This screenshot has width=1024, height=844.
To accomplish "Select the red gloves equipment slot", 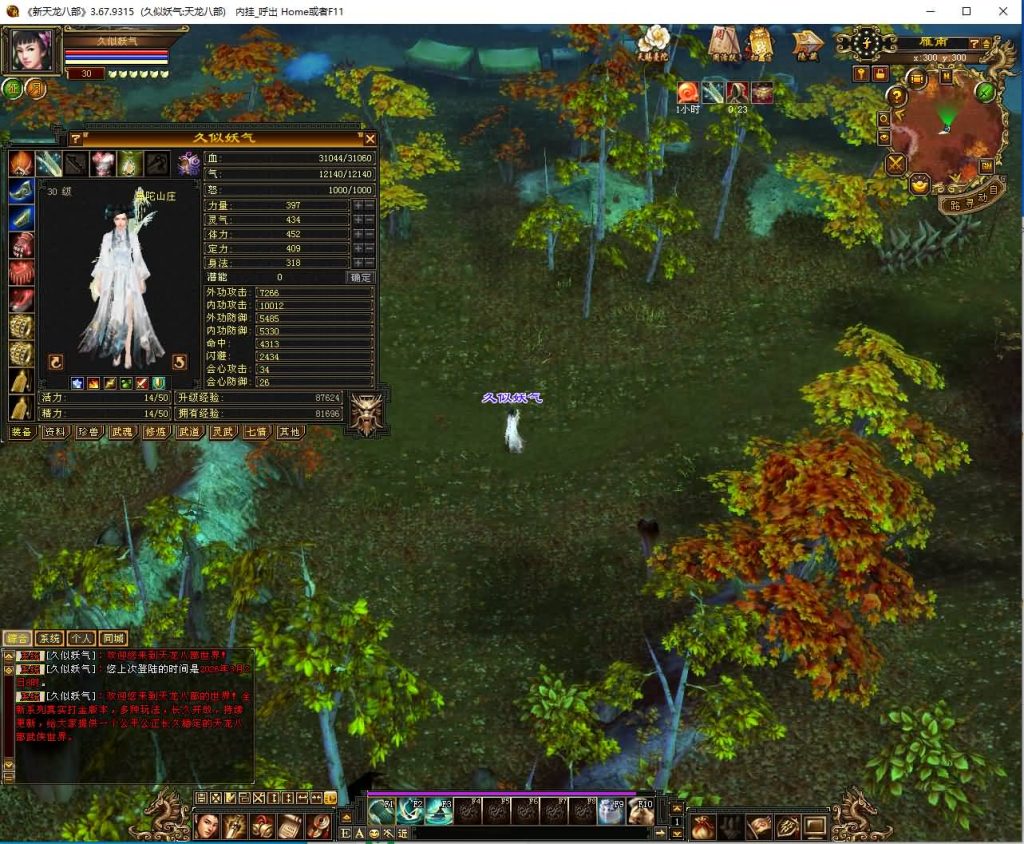I will (x=21, y=245).
